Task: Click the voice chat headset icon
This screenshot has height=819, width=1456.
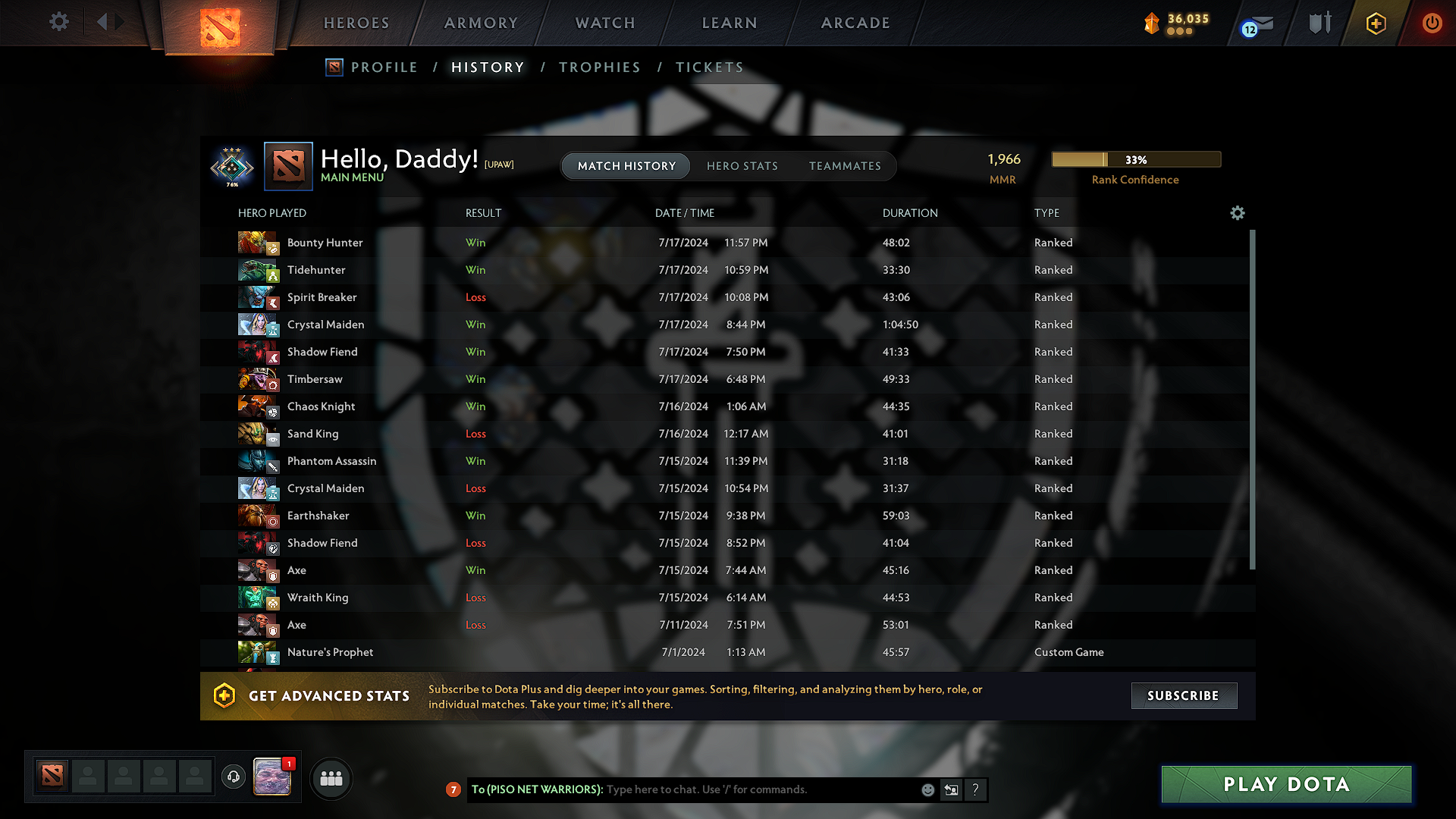Action: (233, 777)
